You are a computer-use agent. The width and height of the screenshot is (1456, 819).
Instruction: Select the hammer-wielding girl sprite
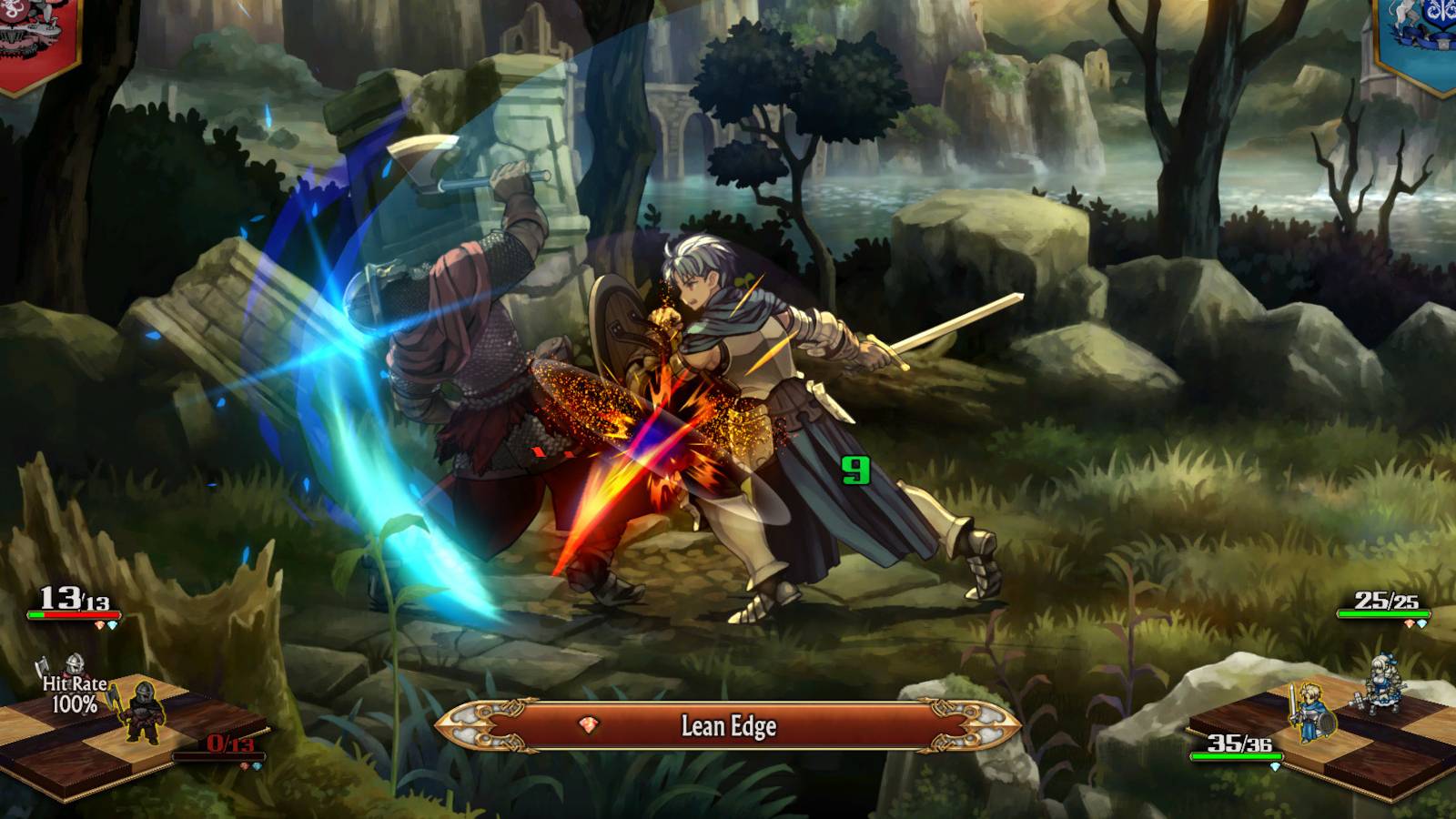pos(1384,682)
